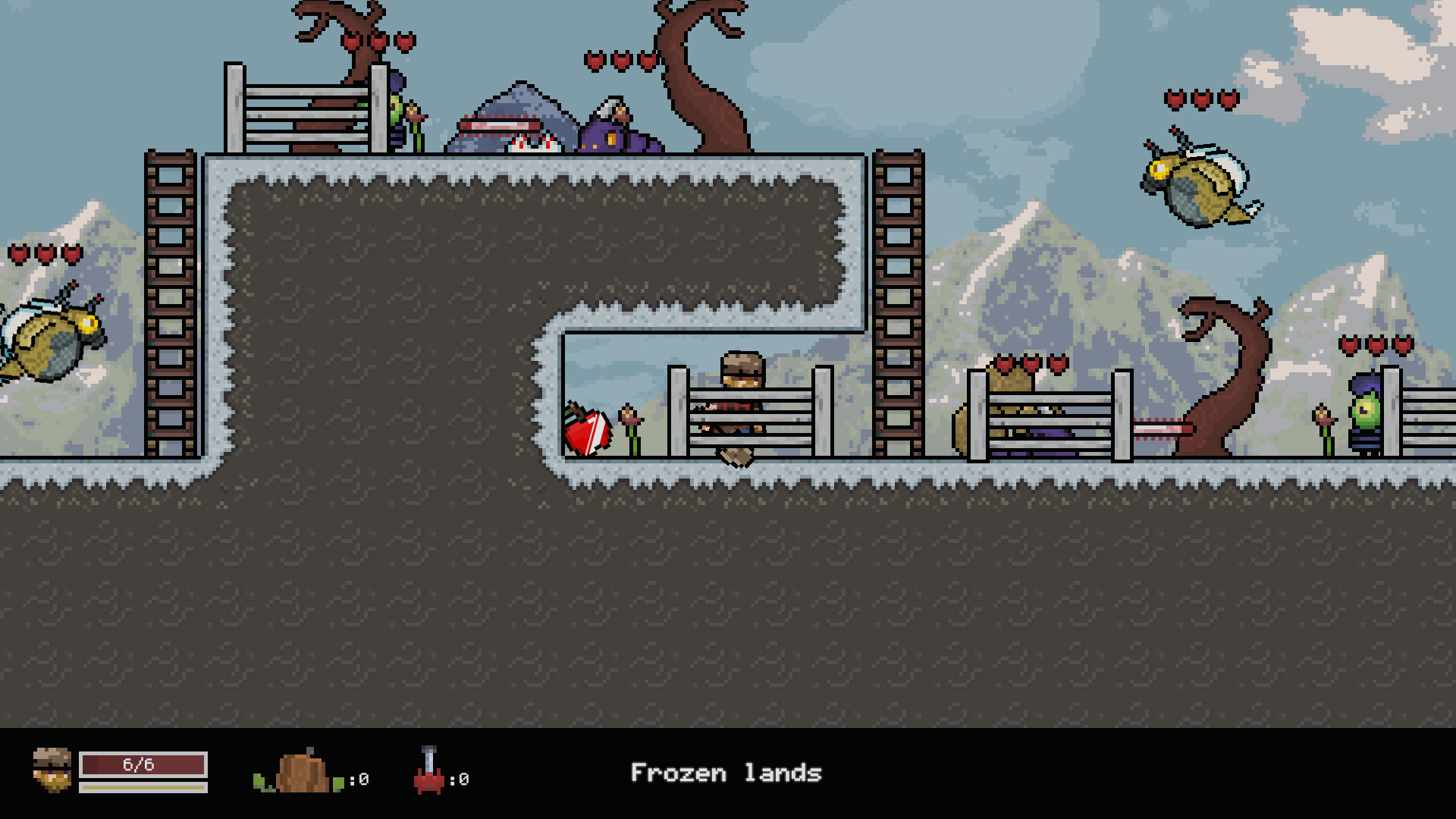Click the yellow stamina bar under health

click(x=143, y=789)
